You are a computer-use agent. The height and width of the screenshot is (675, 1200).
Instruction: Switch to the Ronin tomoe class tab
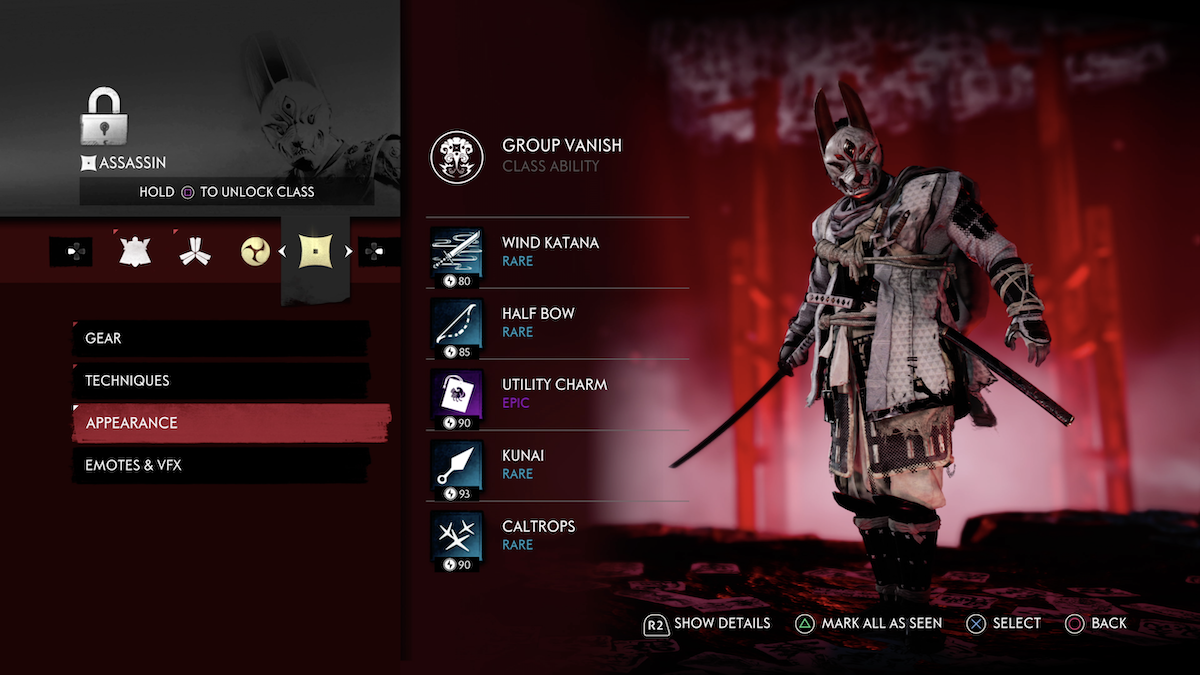tap(255, 252)
